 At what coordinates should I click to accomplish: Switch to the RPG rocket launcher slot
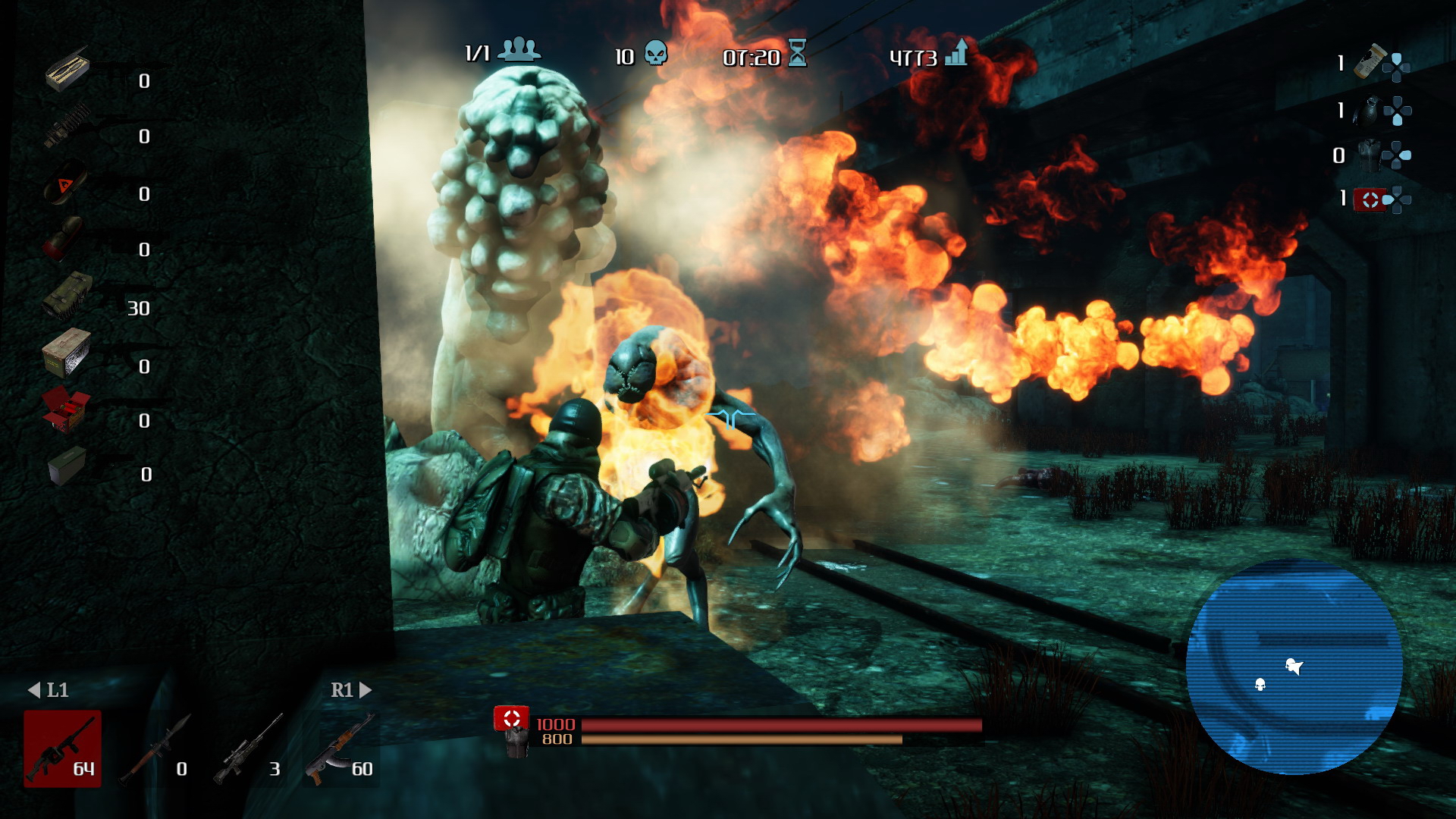(x=155, y=749)
